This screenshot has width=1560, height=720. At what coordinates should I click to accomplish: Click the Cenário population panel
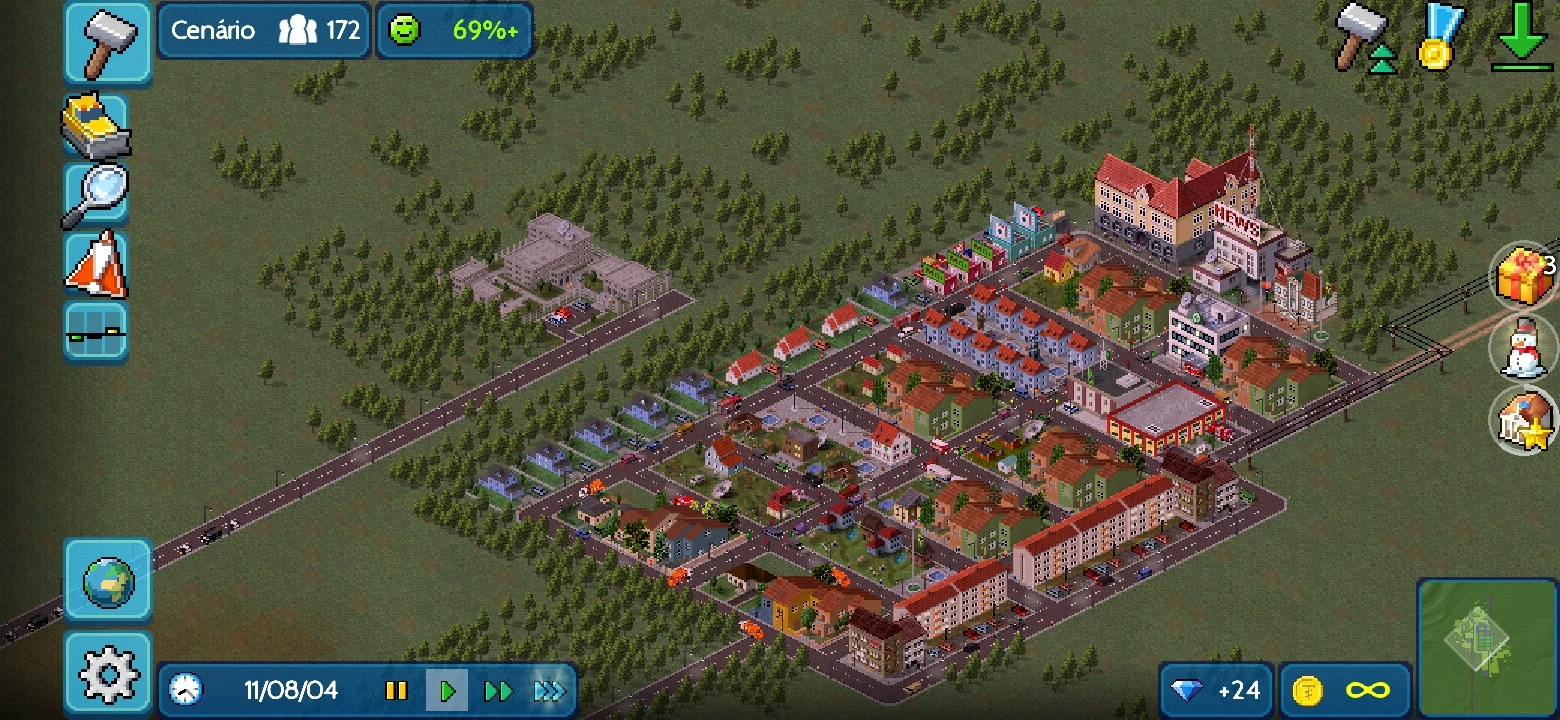pos(264,31)
